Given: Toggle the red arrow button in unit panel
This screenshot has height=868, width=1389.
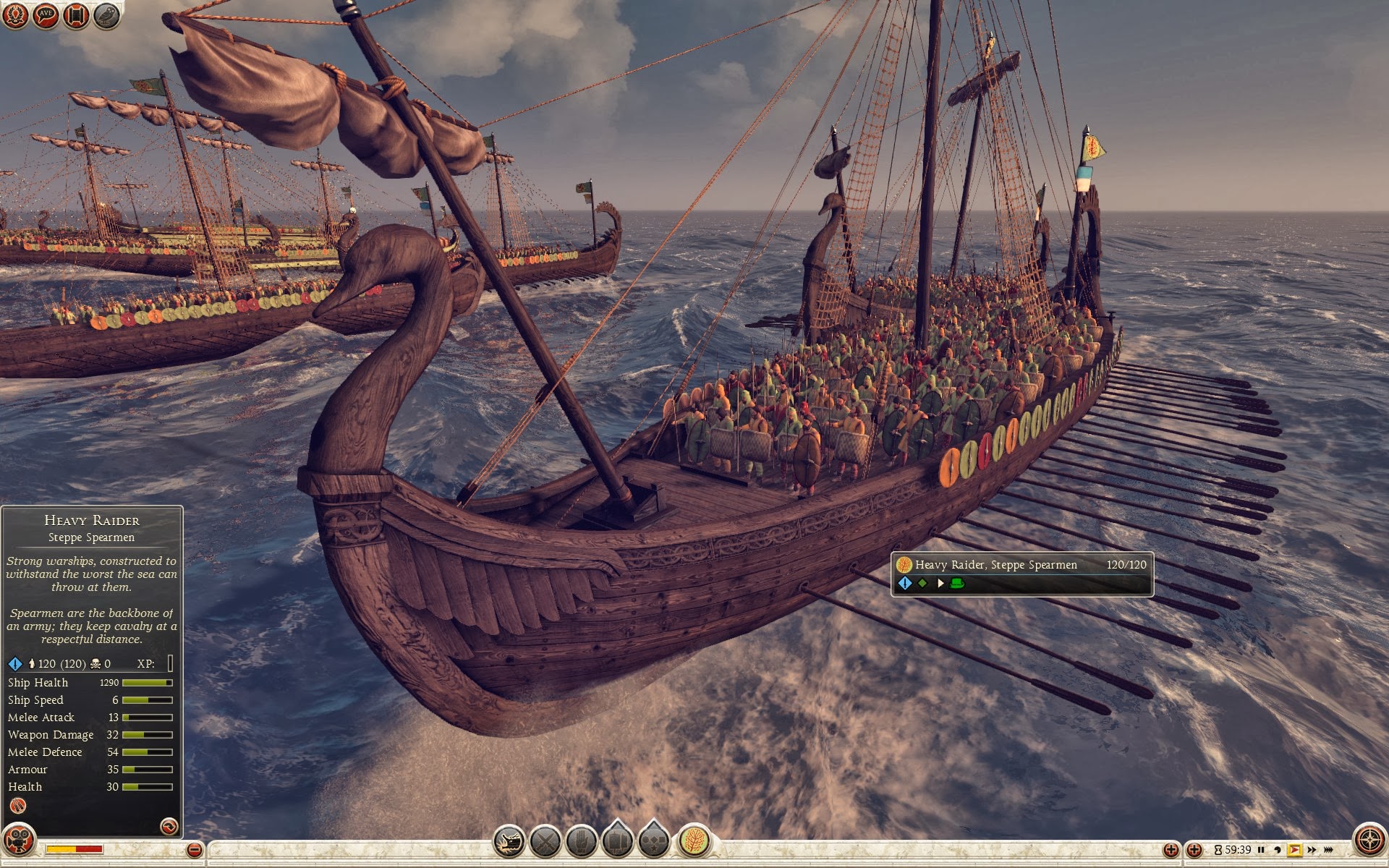Looking at the screenshot, I should click(x=169, y=826).
